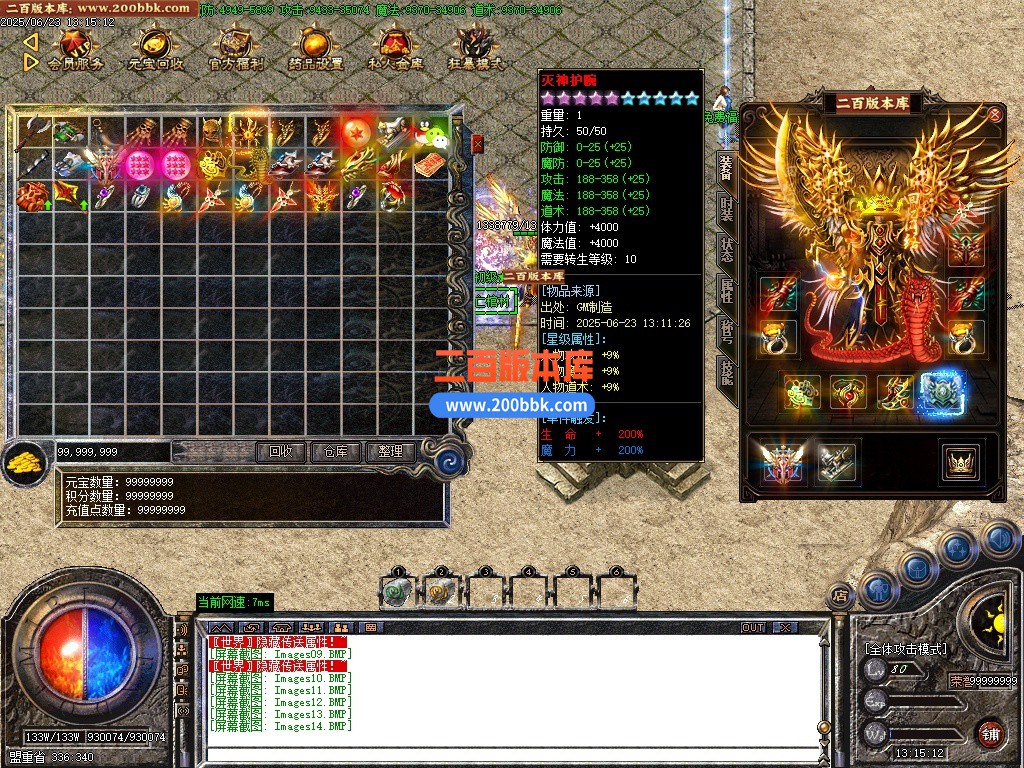Open the 官方福利 benefits menu
Viewport: 1024px width, 768px height.
point(236,50)
